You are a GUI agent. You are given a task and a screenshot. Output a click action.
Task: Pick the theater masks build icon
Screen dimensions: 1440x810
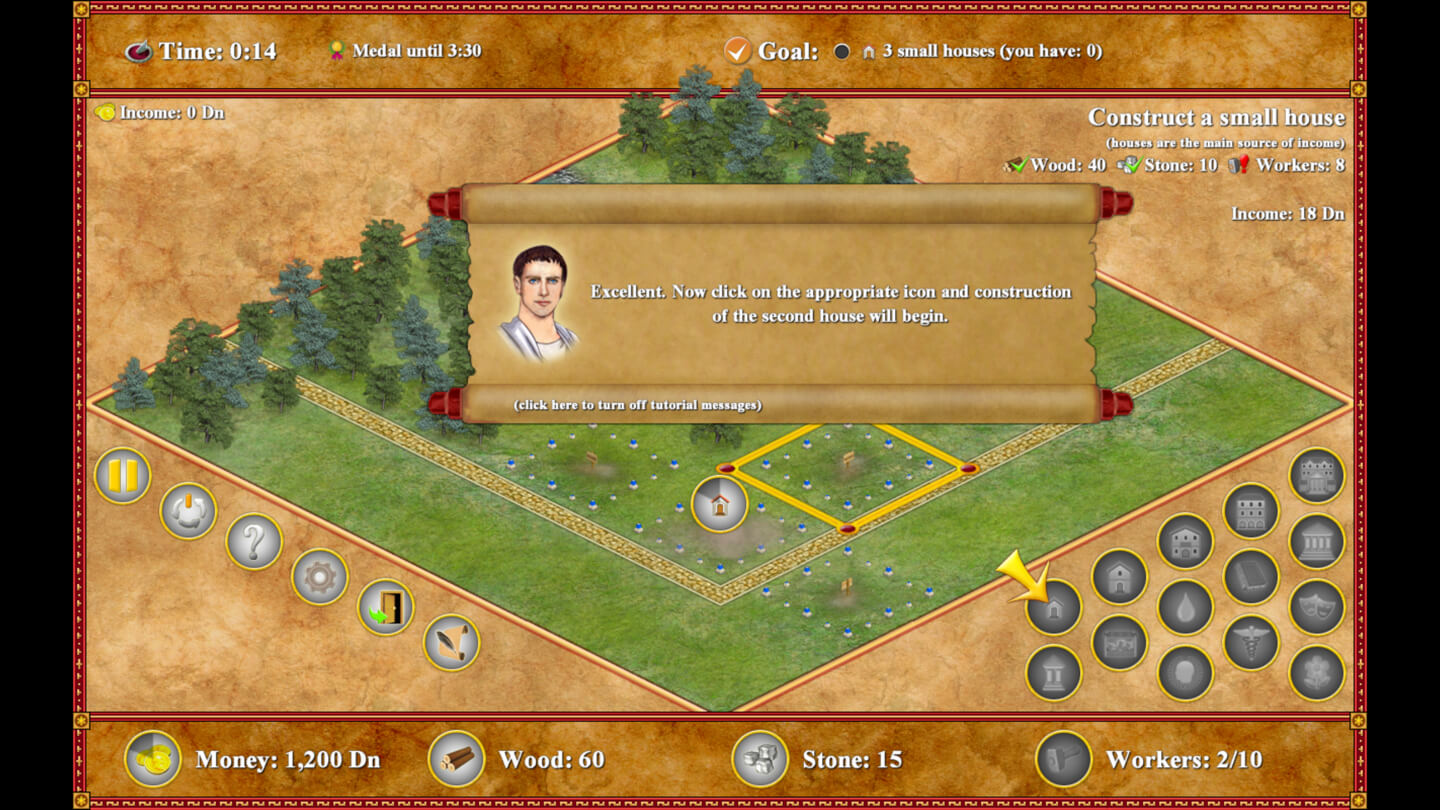coord(1317,608)
